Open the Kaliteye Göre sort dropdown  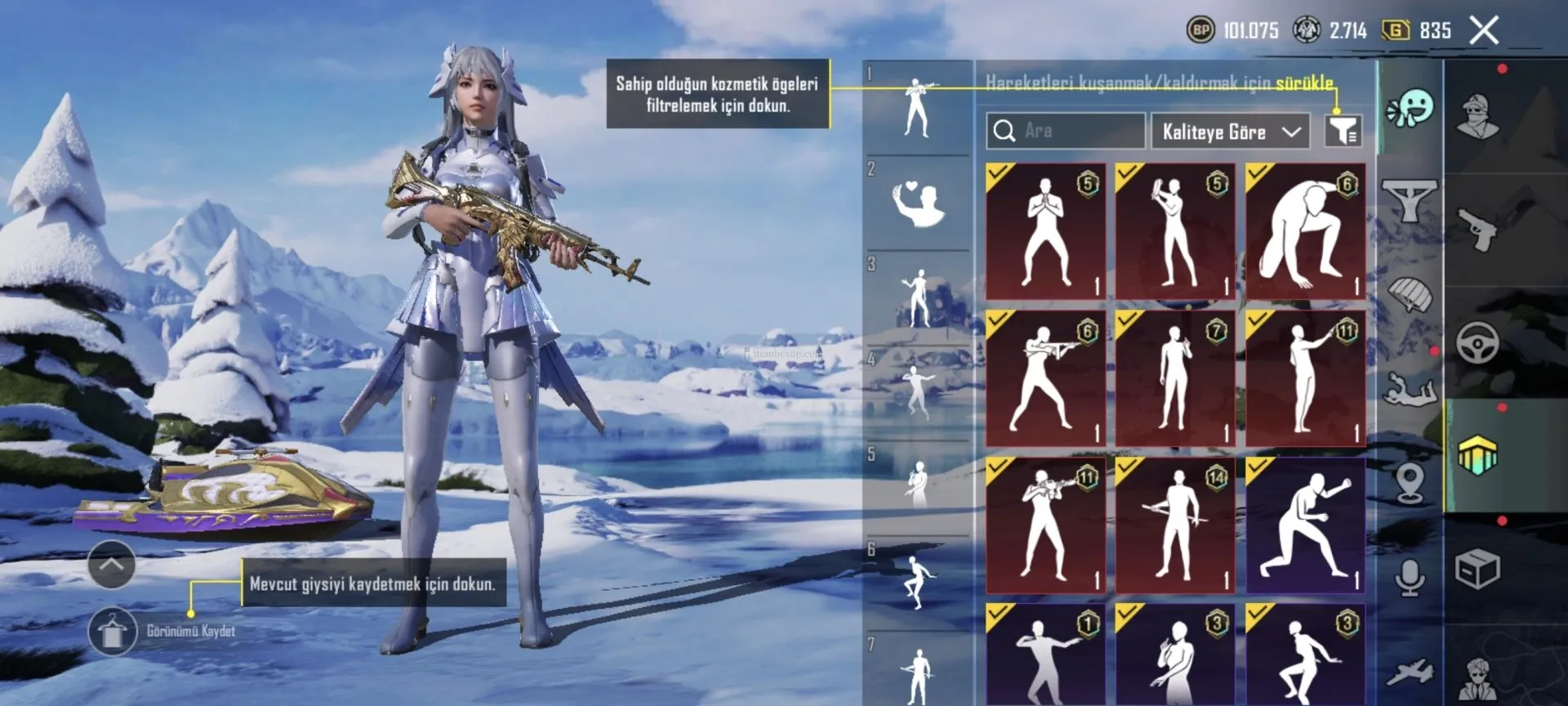click(1230, 132)
